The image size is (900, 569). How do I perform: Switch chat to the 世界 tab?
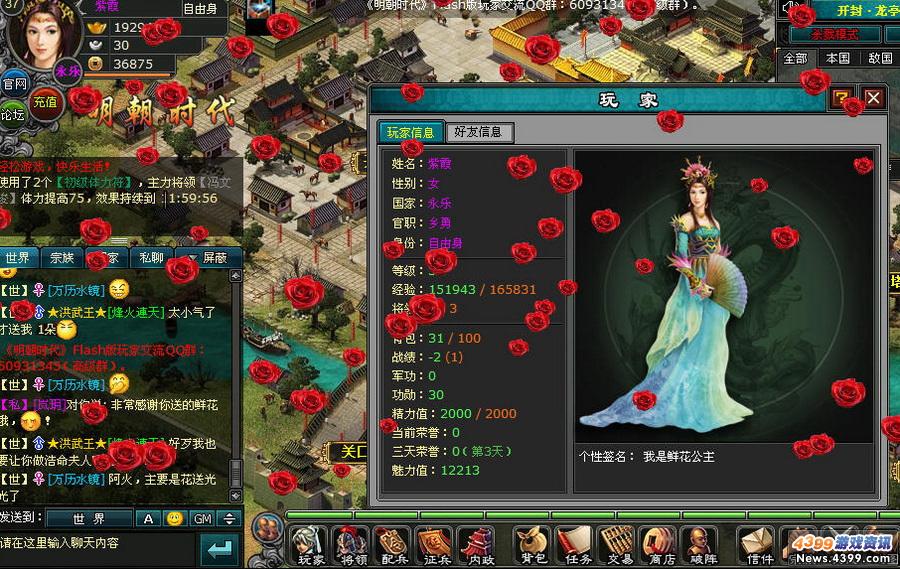click(x=18, y=257)
